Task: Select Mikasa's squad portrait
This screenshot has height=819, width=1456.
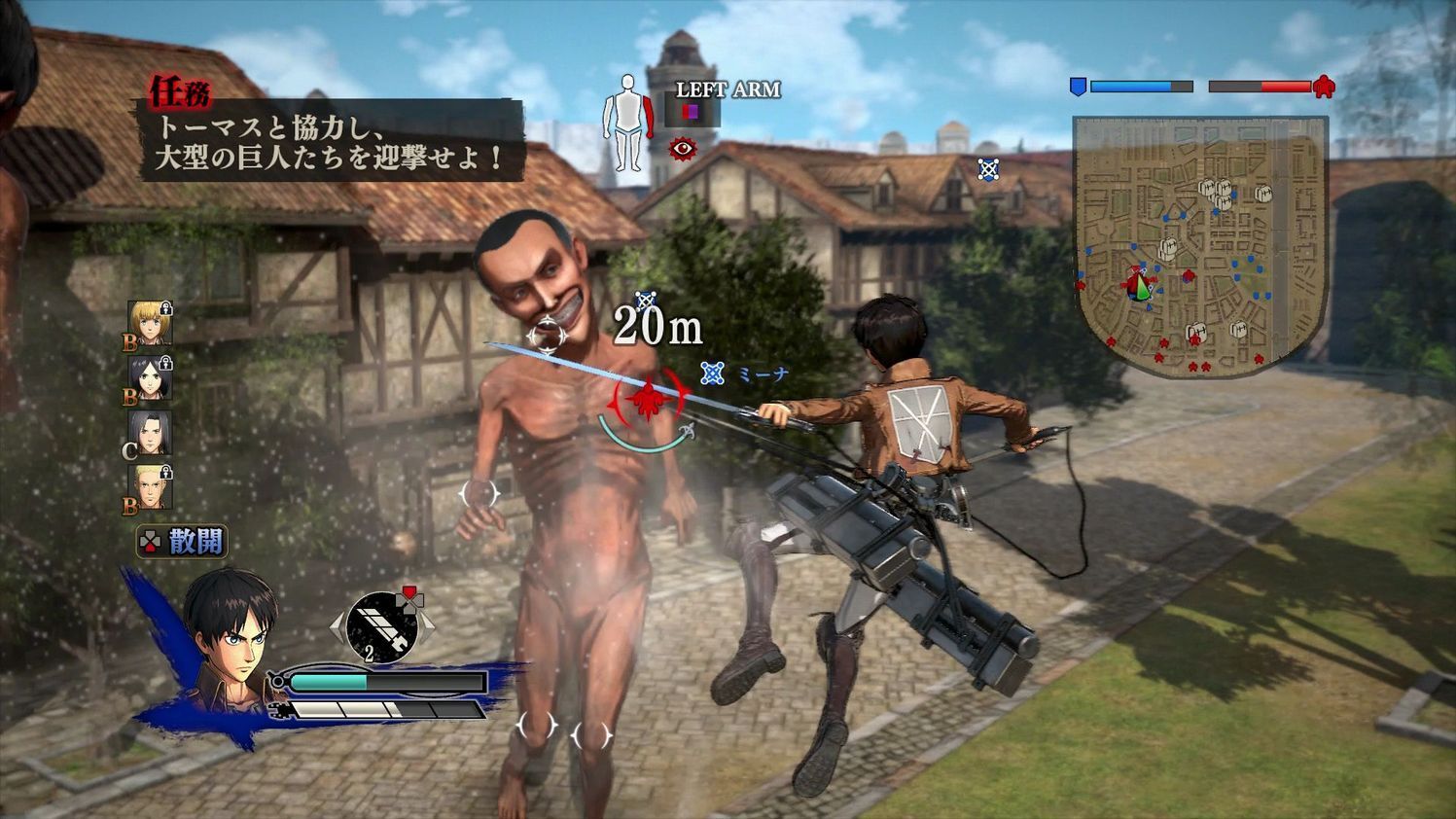Action: [150, 378]
